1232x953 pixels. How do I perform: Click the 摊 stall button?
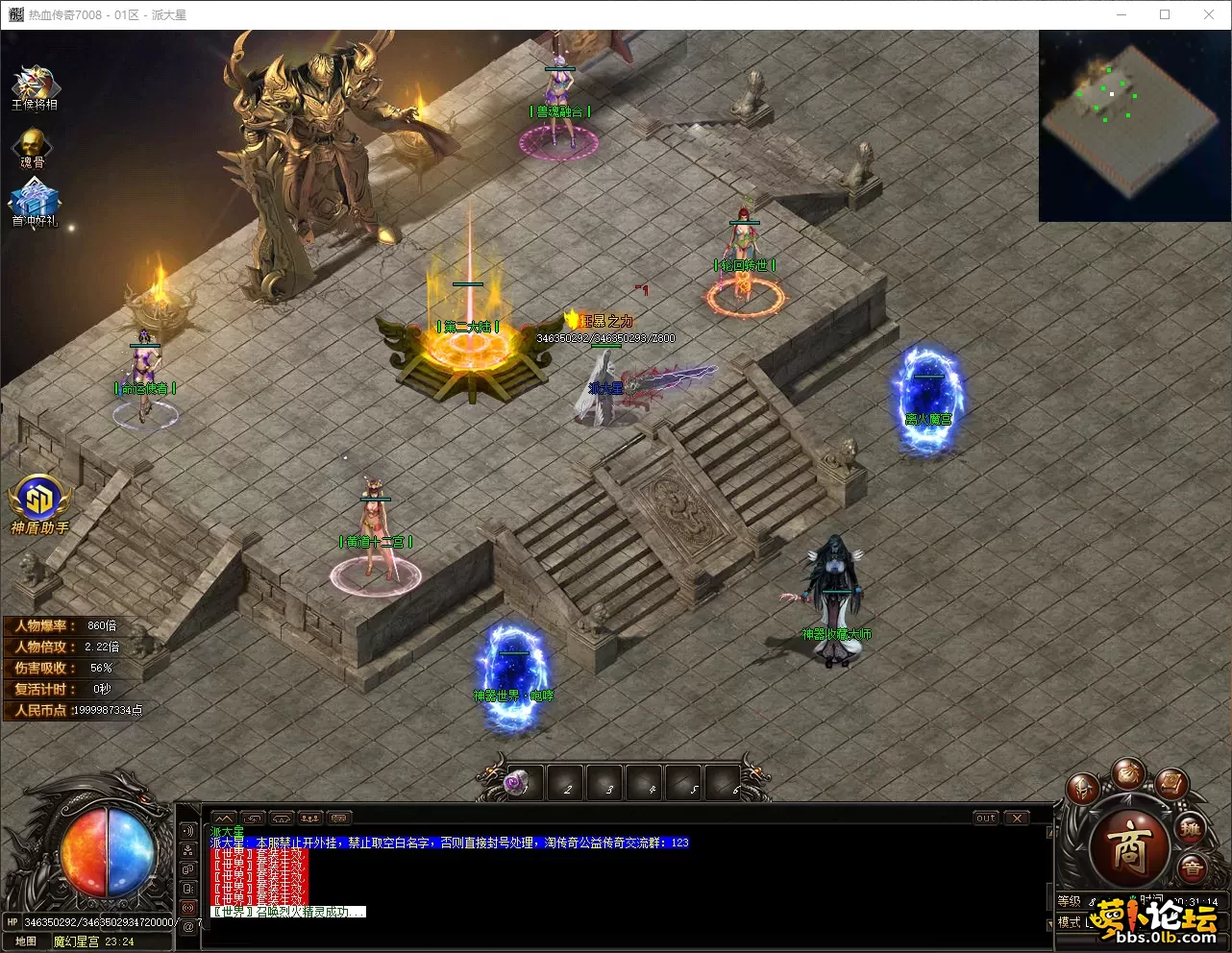pyautogui.click(x=1191, y=828)
